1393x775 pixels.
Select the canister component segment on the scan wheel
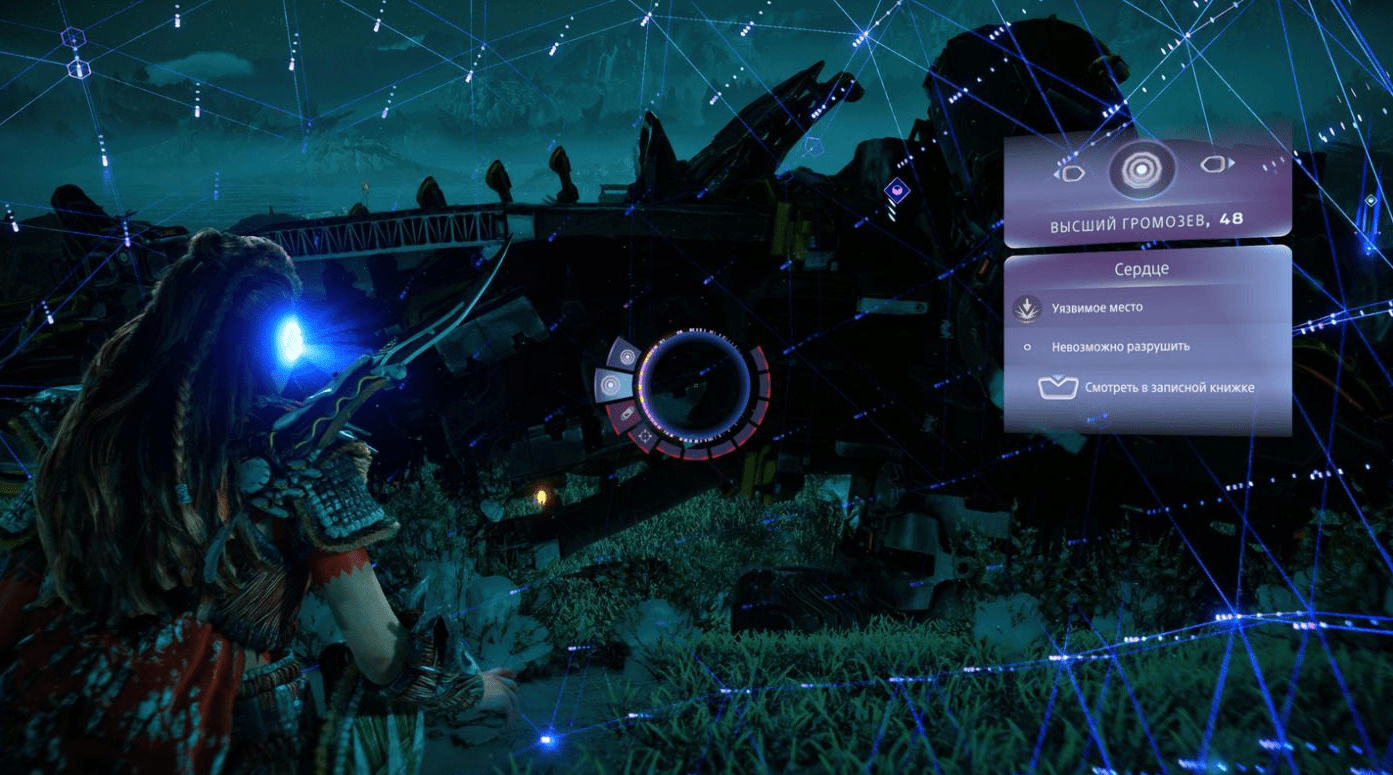point(625,413)
